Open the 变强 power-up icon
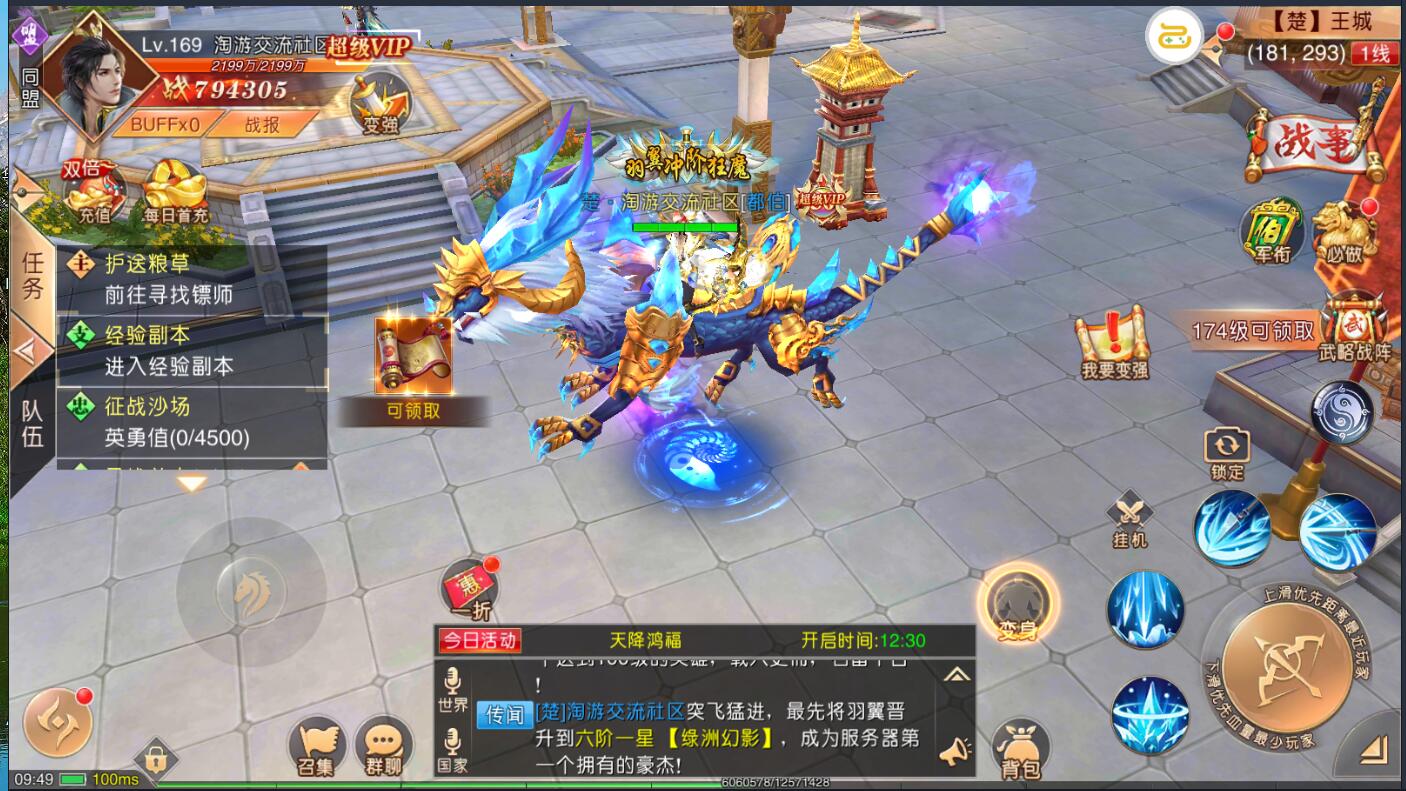1406x791 pixels. (380, 104)
